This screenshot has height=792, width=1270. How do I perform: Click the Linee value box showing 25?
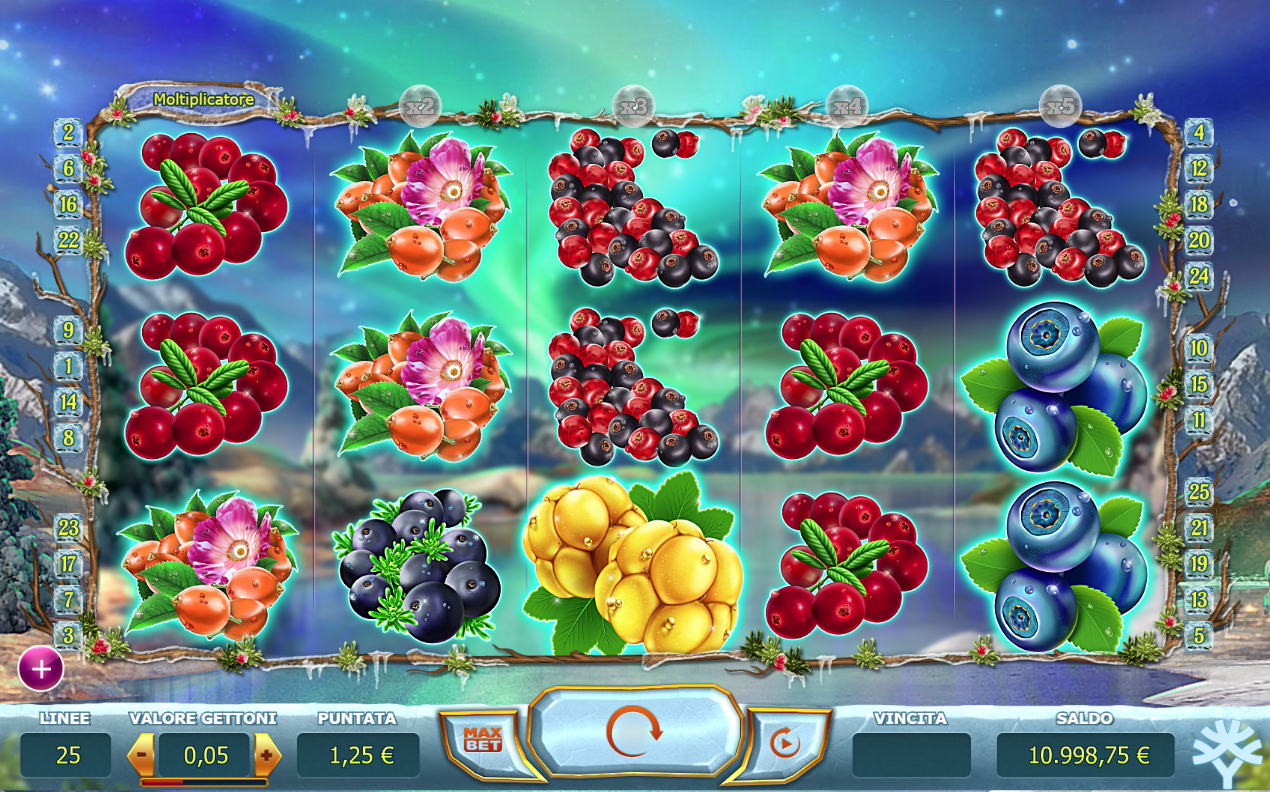[x=66, y=755]
